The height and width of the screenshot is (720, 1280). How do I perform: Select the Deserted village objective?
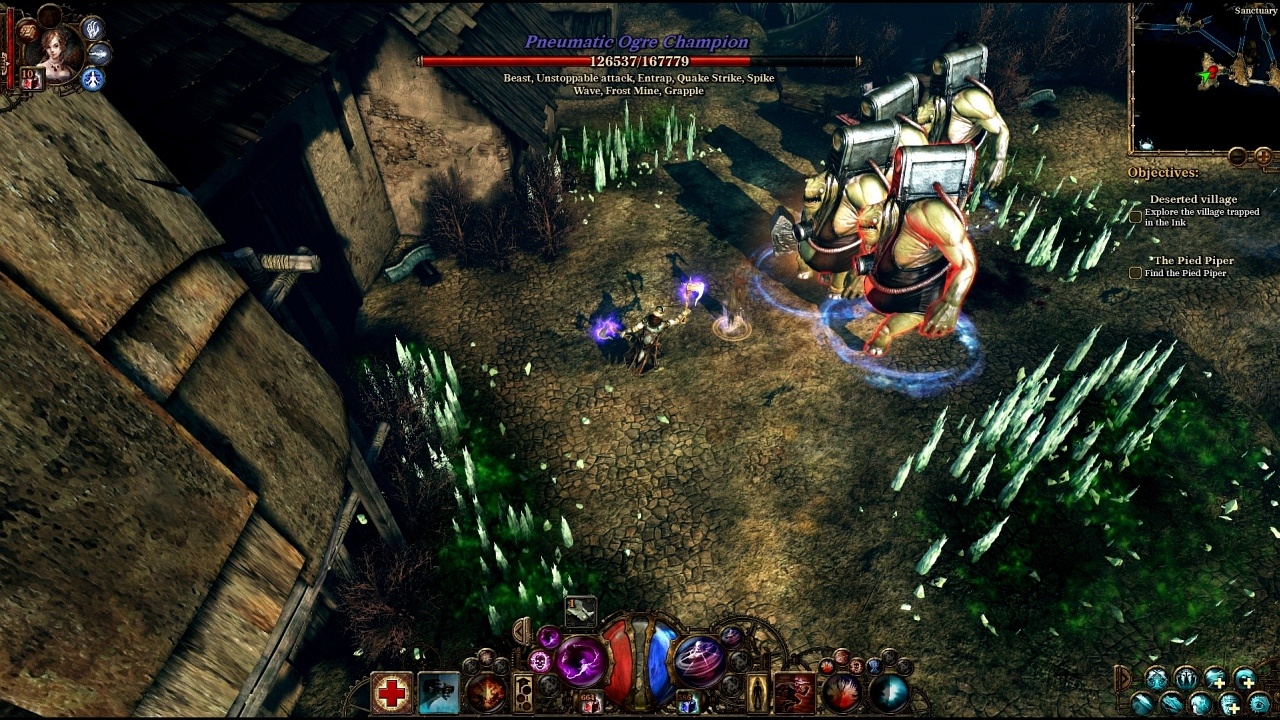pyautogui.click(x=1193, y=199)
